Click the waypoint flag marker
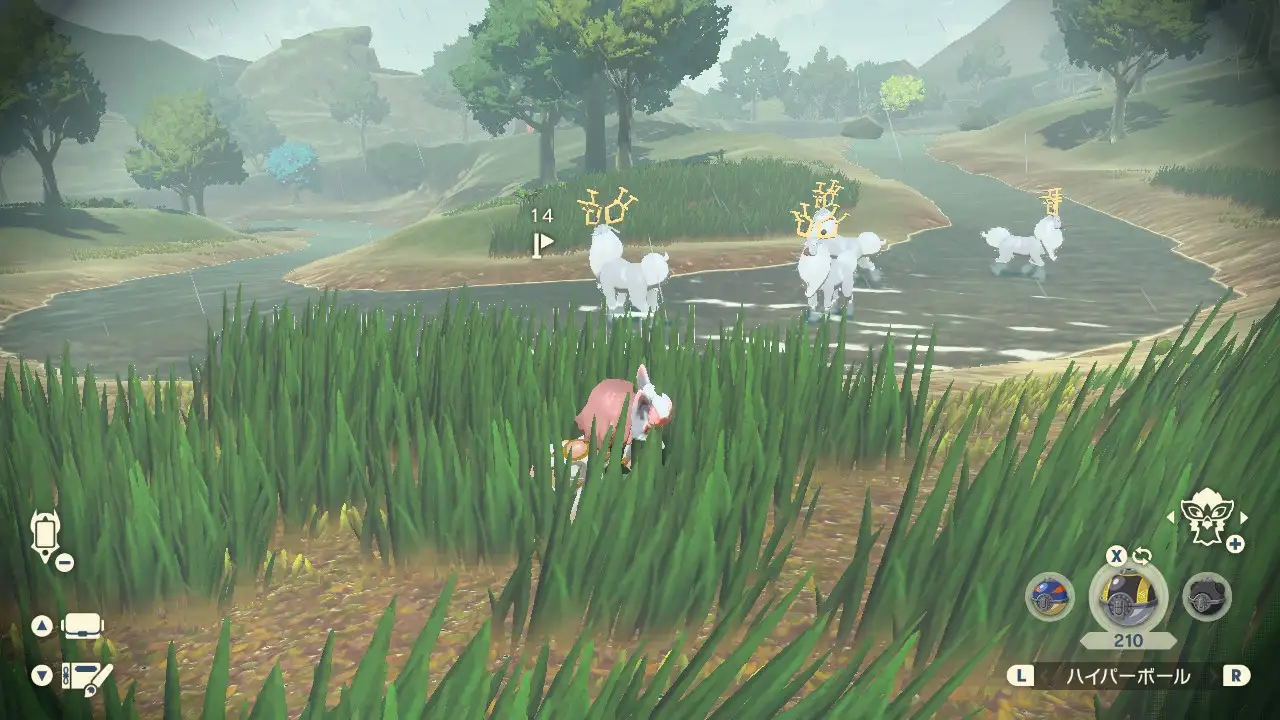This screenshot has height=720, width=1280. [x=543, y=242]
